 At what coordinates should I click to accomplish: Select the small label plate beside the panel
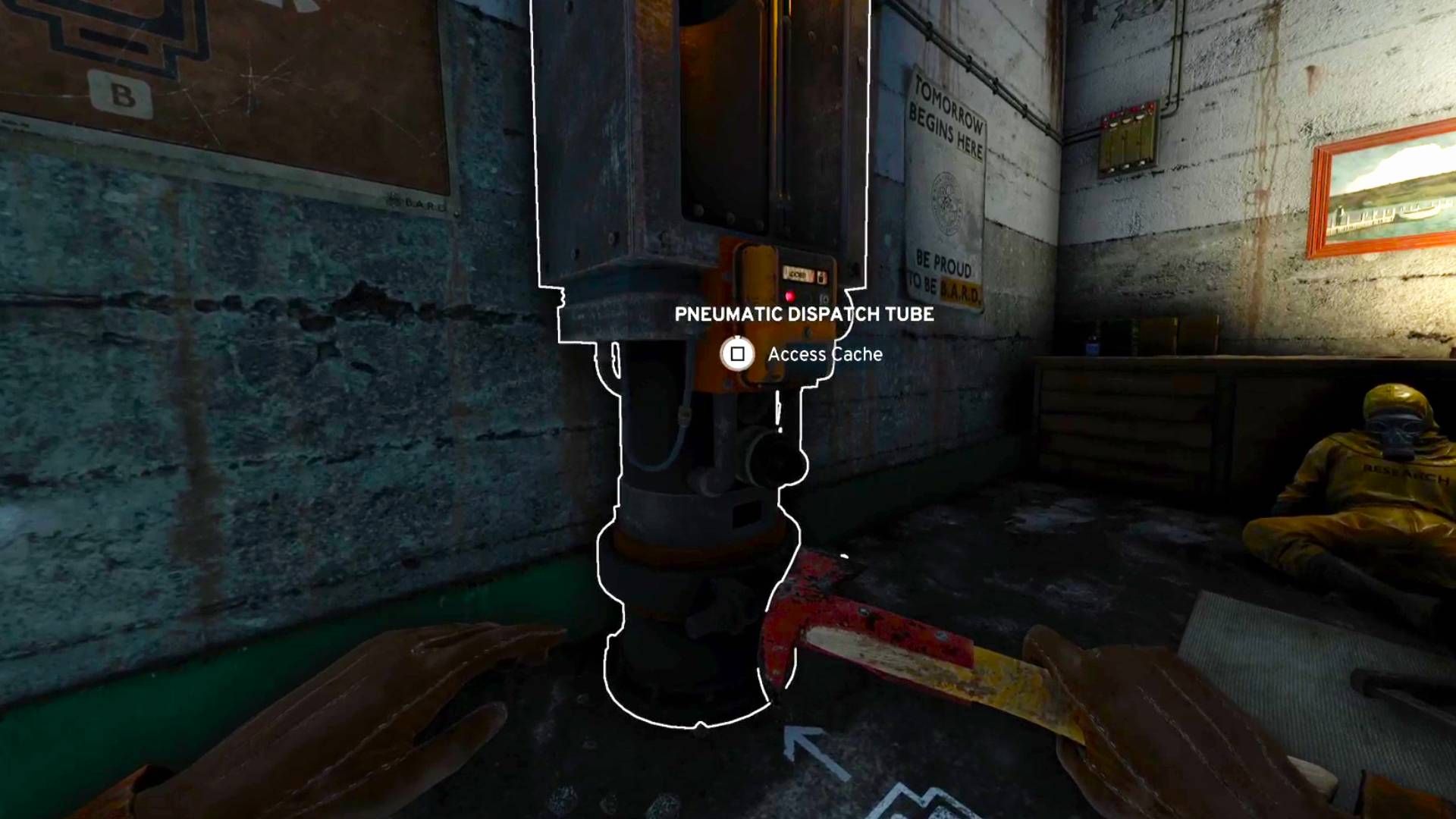(801, 273)
